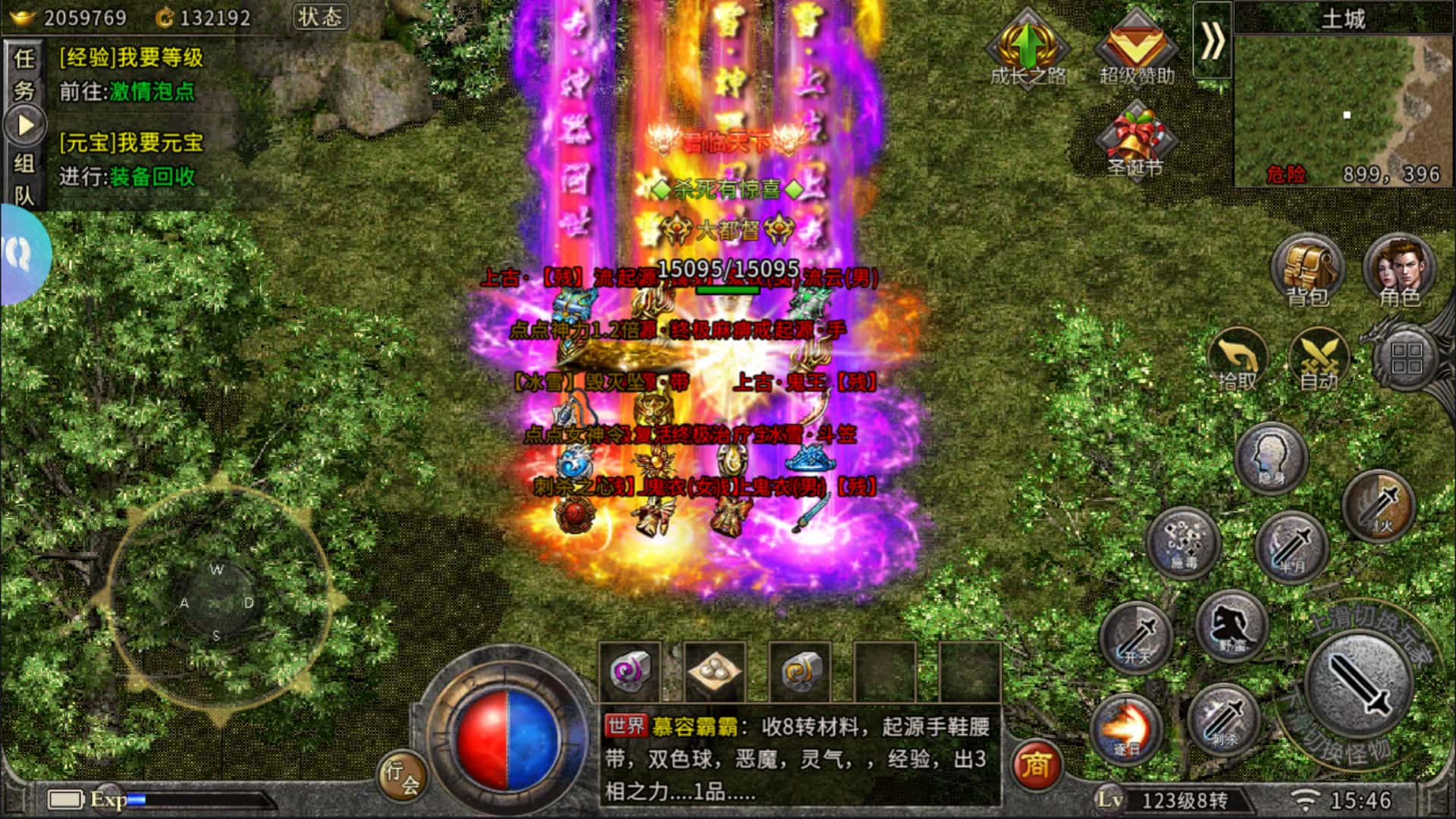Activate the 隐身 stealth skill
Viewport: 1456px width, 819px height.
(1271, 458)
